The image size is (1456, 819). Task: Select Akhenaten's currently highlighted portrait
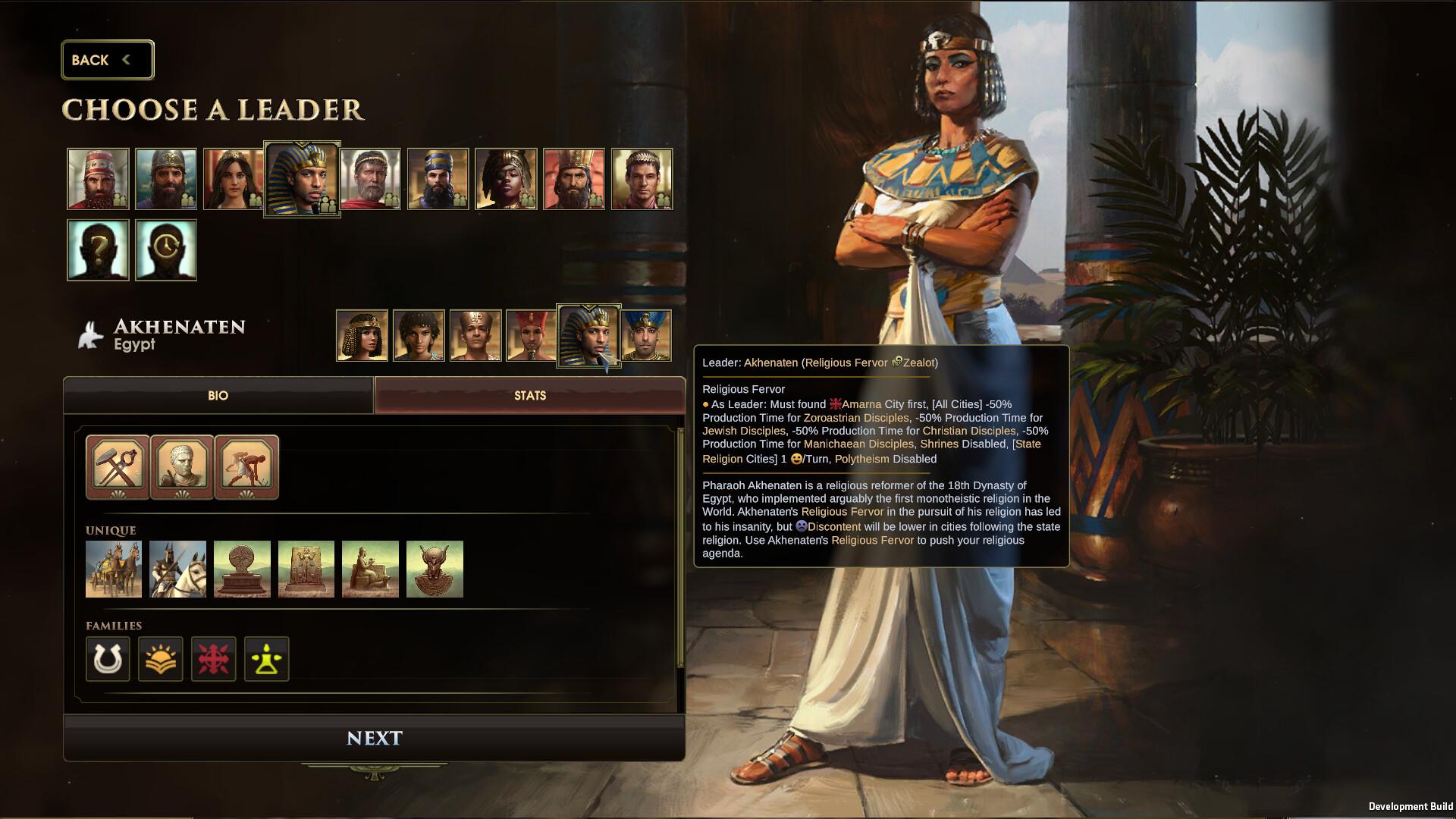coord(589,334)
